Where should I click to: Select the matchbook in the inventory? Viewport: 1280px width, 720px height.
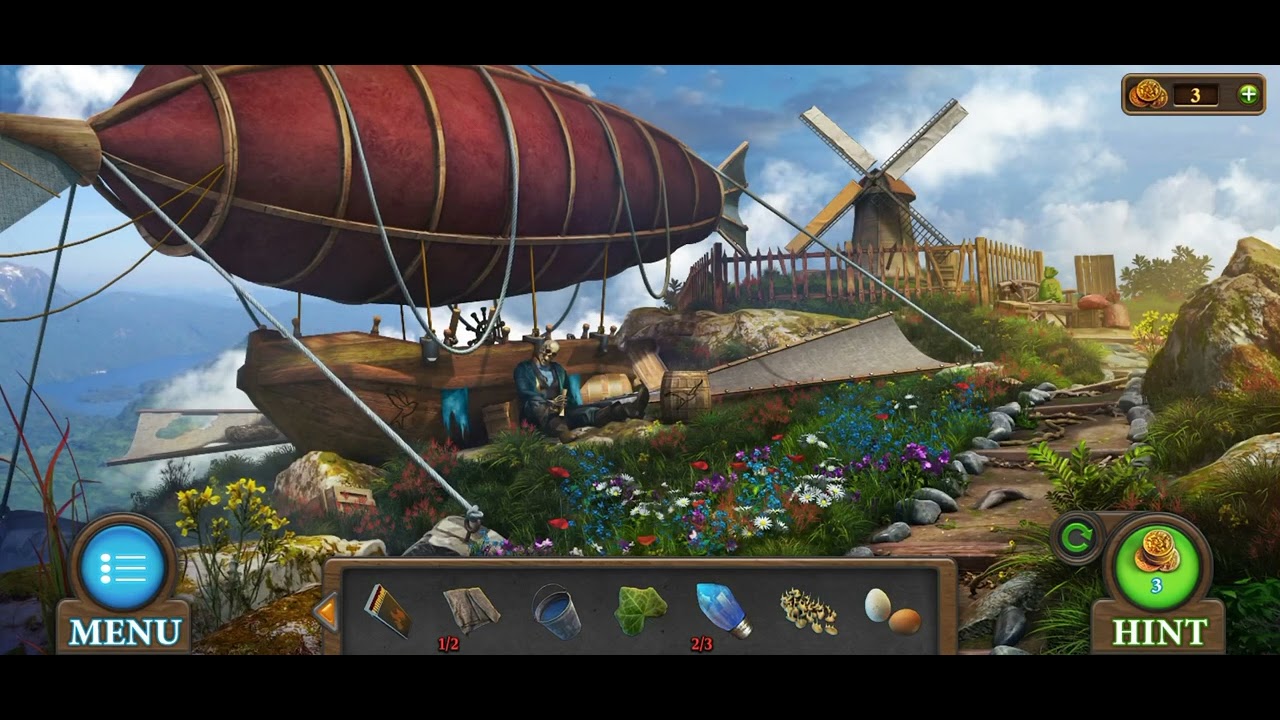tap(388, 610)
